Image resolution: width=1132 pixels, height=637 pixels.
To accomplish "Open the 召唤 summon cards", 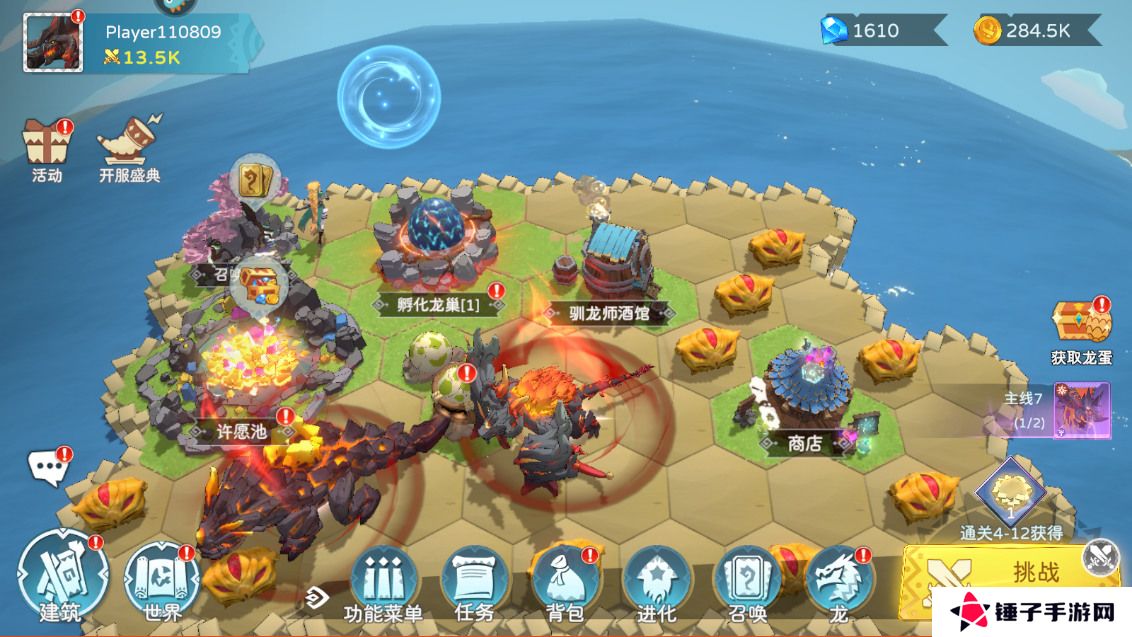I will click(x=747, y=583).
